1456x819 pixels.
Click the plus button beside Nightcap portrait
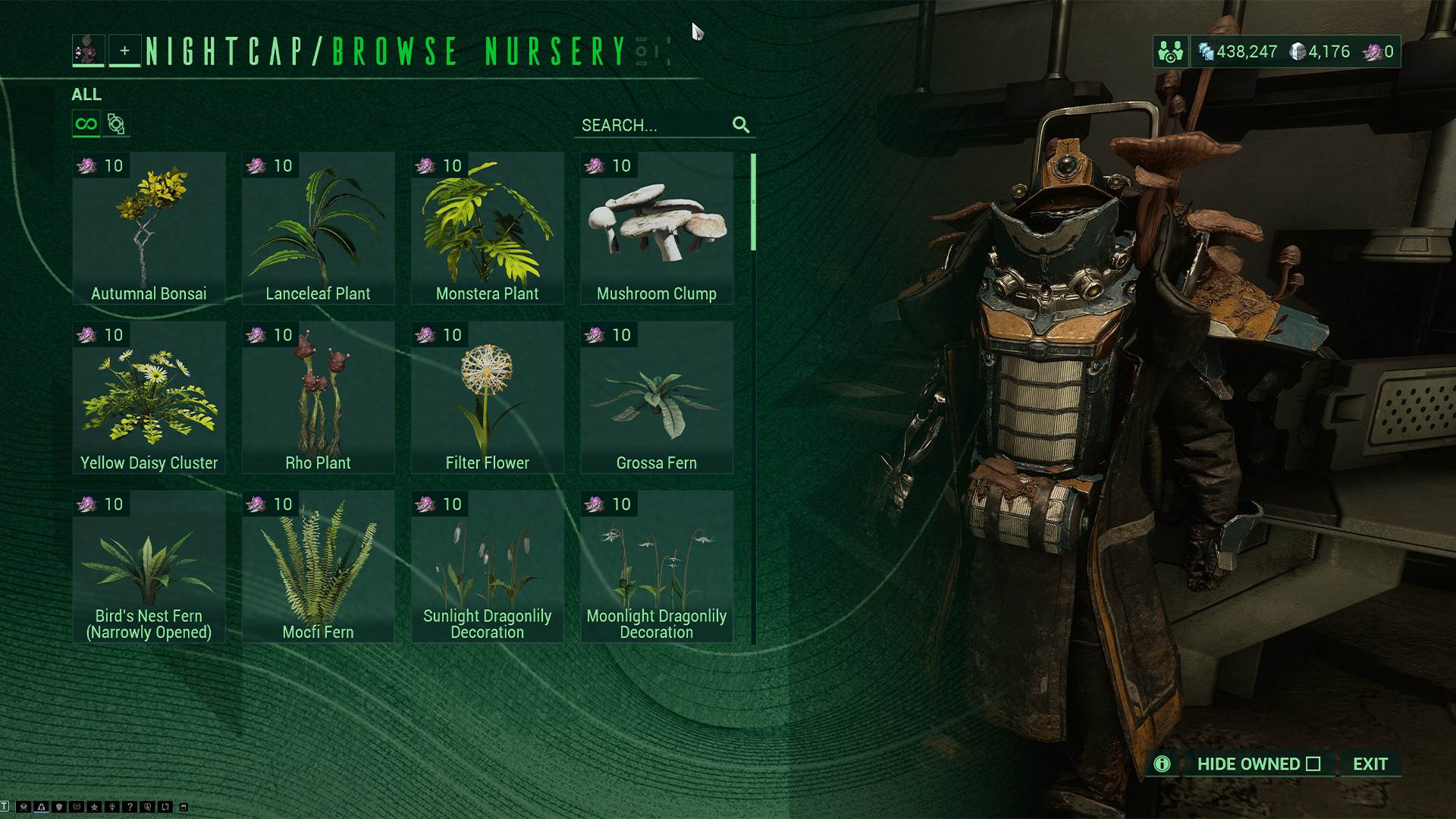click(x=124, y=51)
